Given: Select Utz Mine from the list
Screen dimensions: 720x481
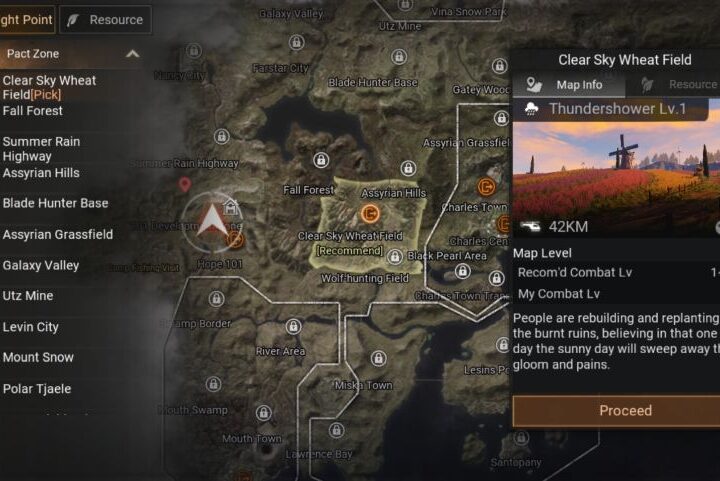Looking at the screenshot, I should coord(28,296).
